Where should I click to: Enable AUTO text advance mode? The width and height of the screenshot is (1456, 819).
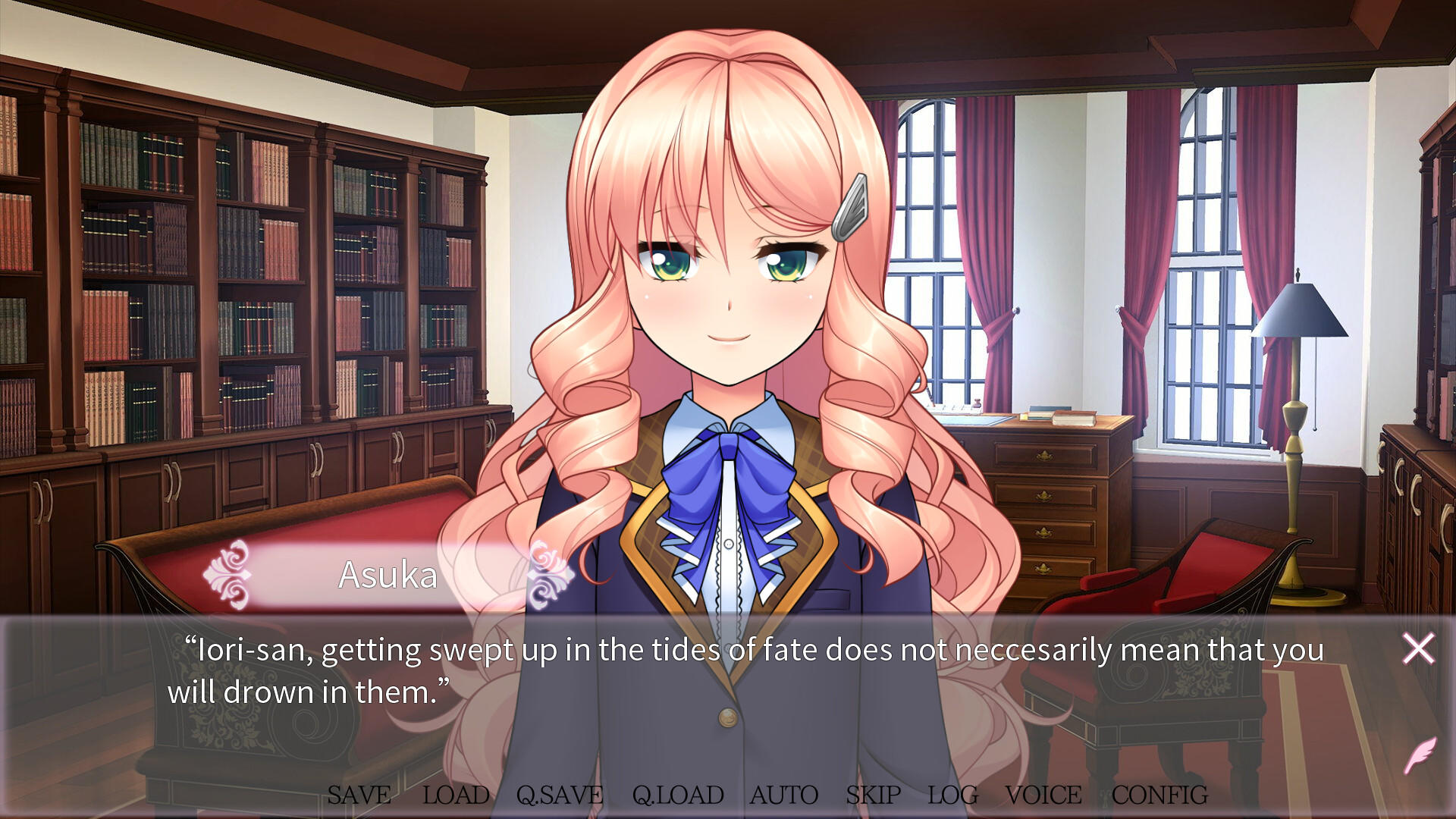[x=783, y=795]
